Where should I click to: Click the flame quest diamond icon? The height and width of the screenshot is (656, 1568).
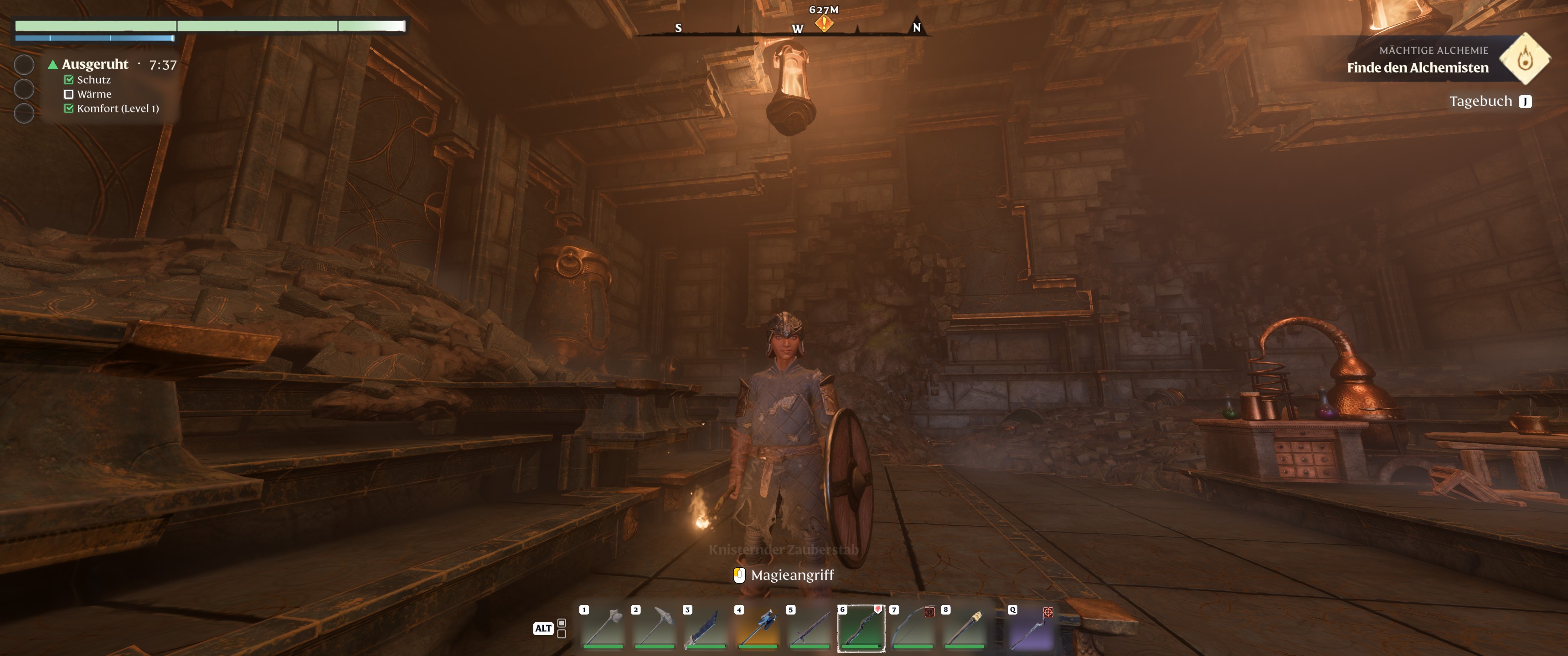1524,59
